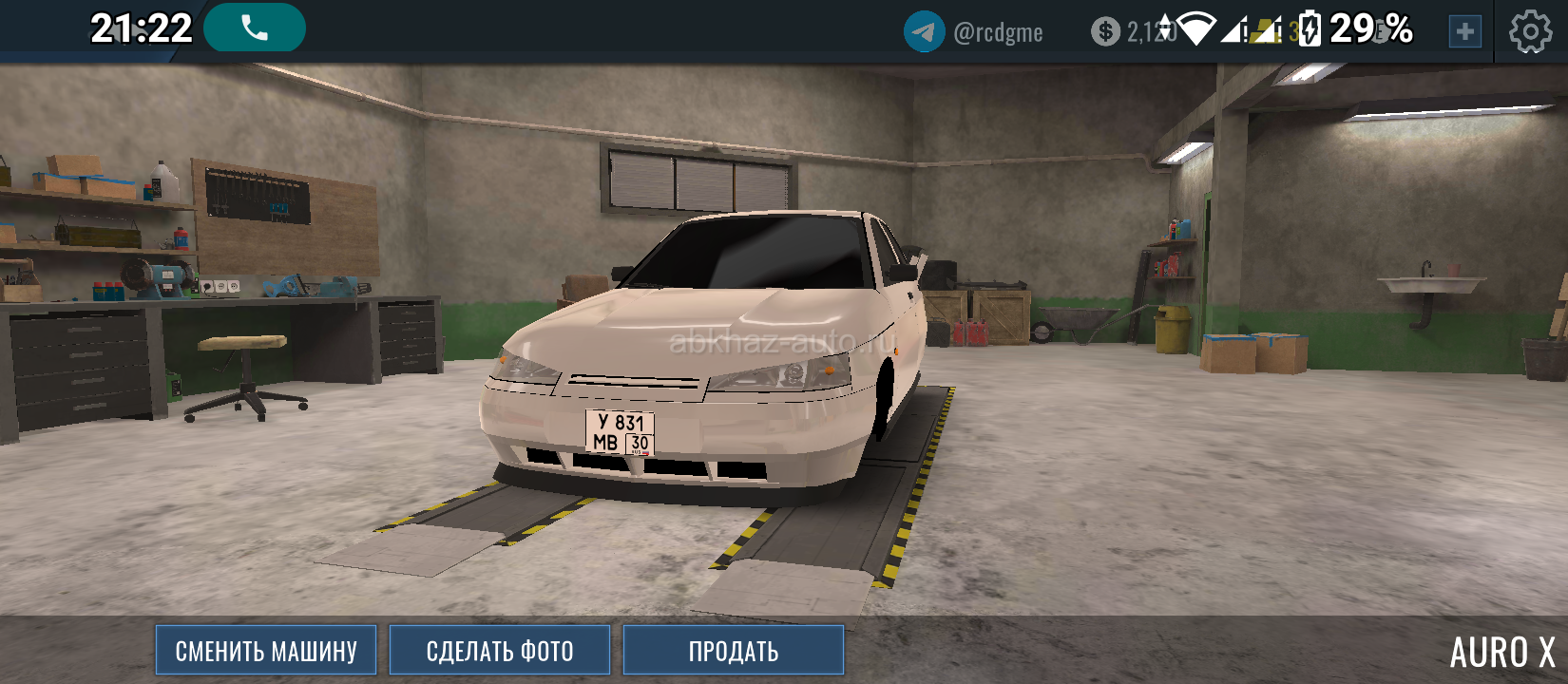
Task: Open the @rcdgme Telegram link
Action: click(x=975, y=32)
